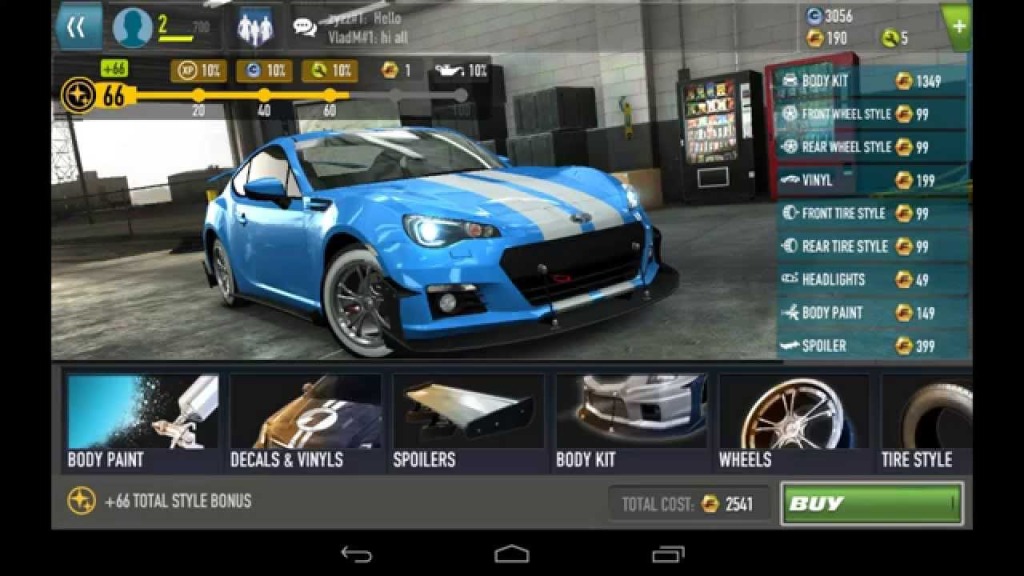Tap the Android home button

512,553
